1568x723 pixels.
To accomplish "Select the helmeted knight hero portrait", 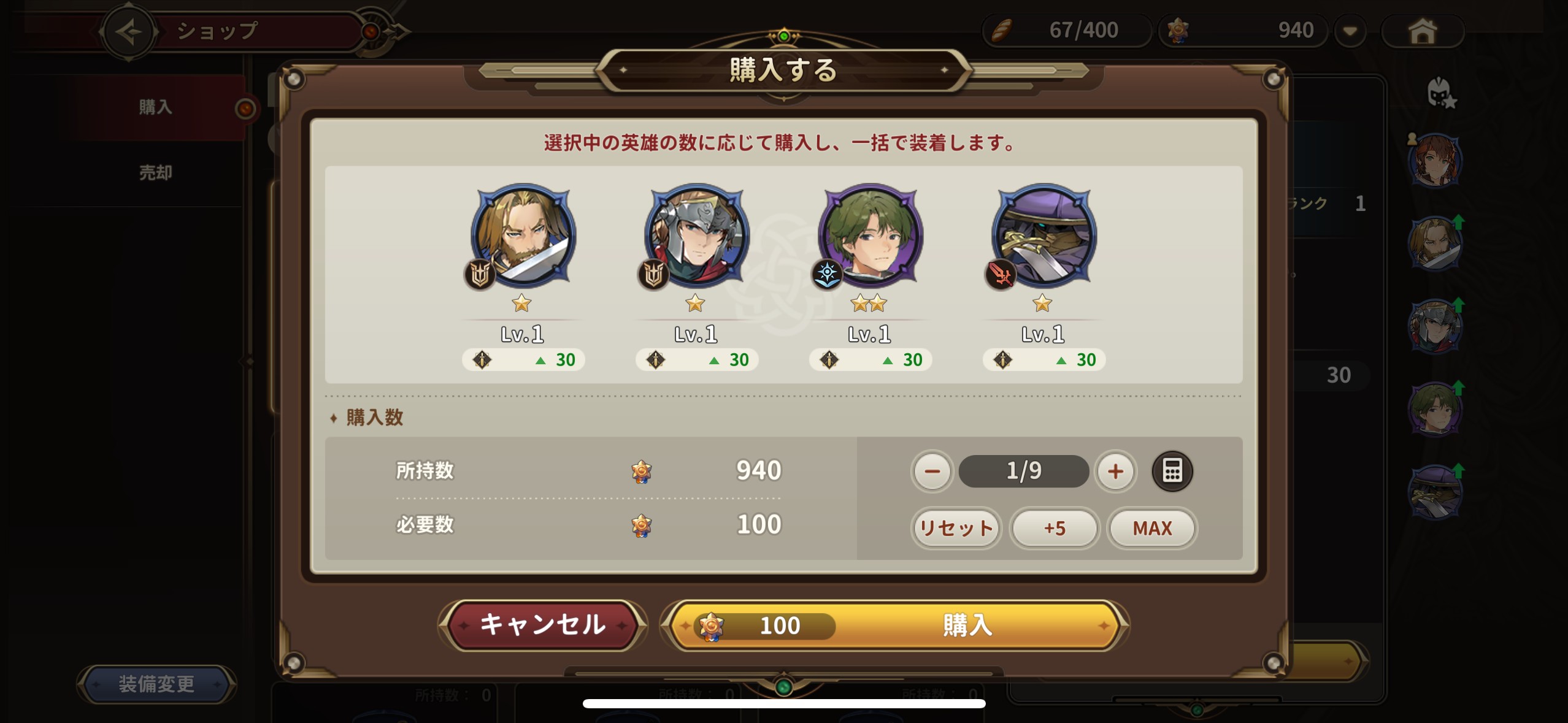I will 696,236.
